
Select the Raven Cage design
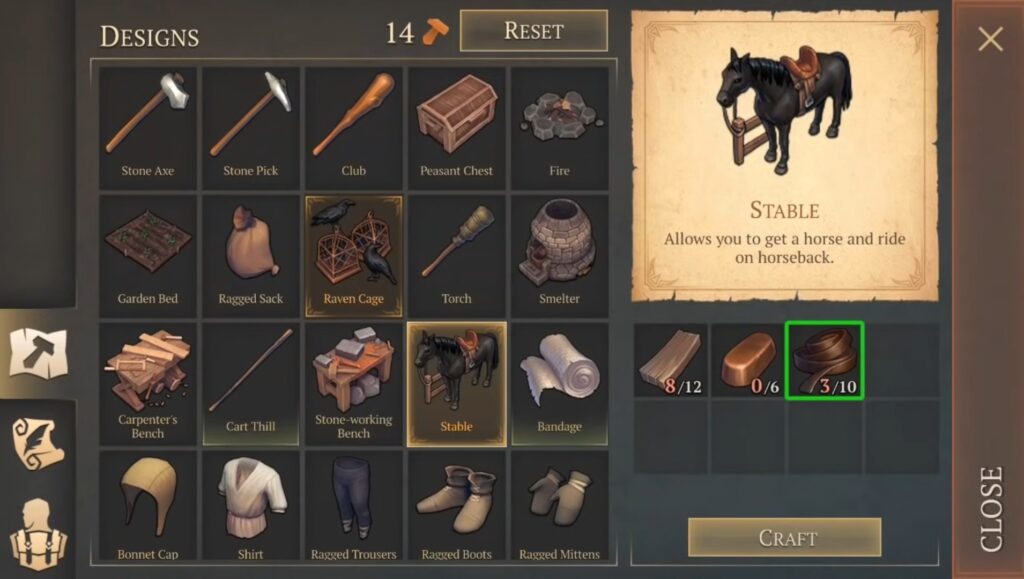click(354, 254)
